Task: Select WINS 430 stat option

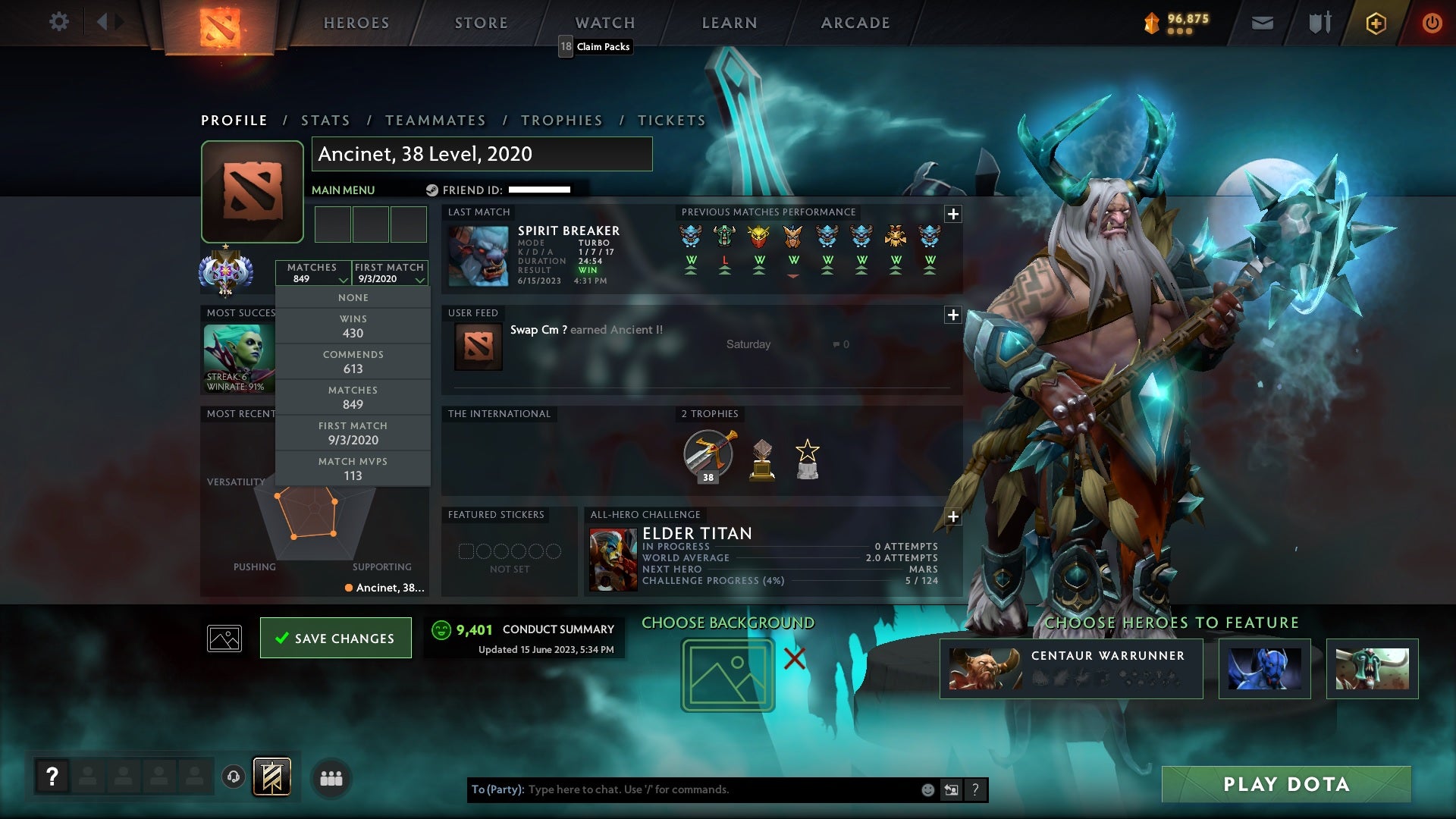Action: pos(353,326)
